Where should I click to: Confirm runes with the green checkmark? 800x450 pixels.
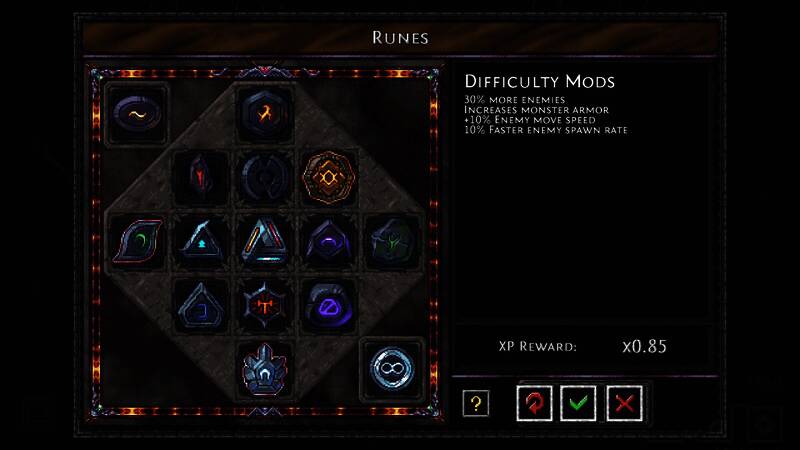579,403
